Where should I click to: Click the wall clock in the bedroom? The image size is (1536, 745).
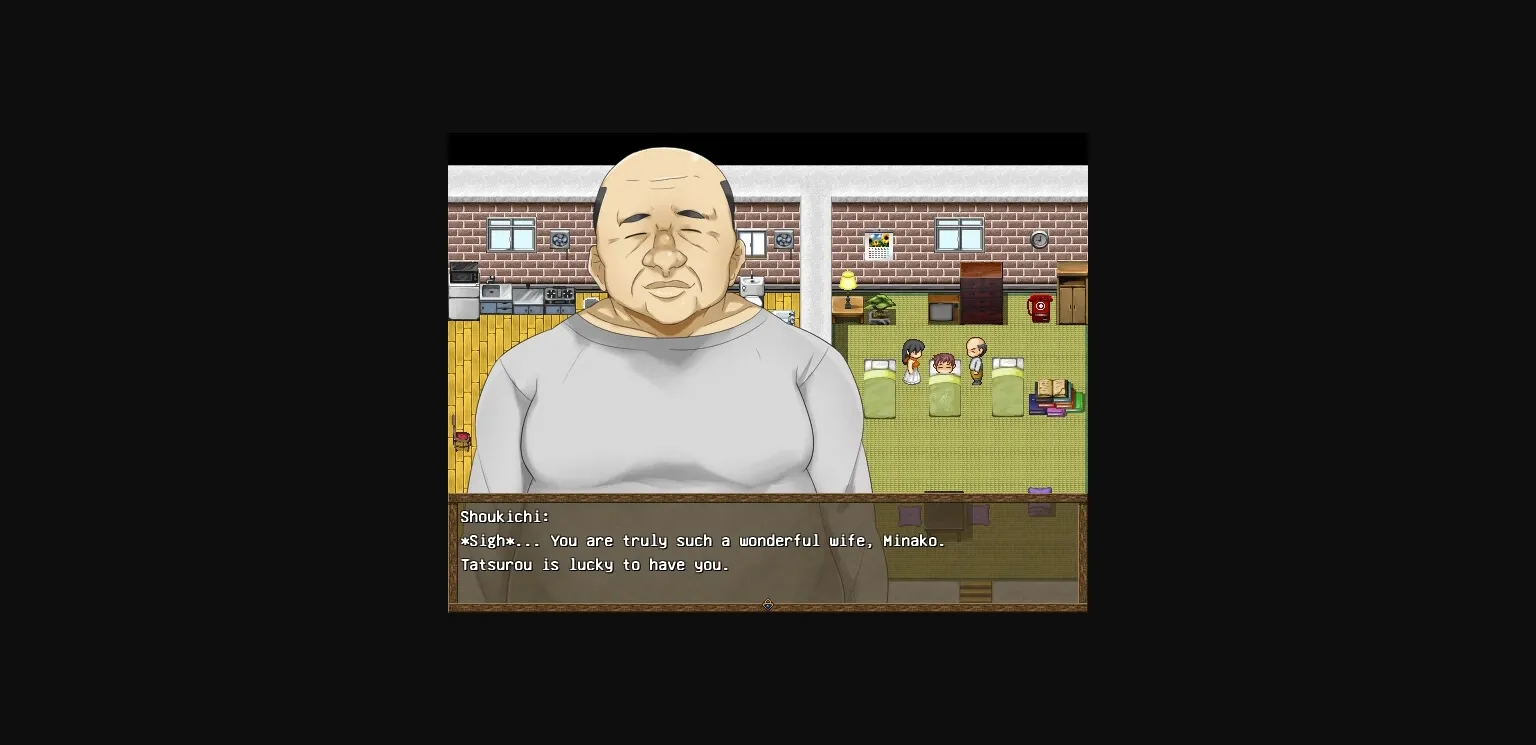1039,240
